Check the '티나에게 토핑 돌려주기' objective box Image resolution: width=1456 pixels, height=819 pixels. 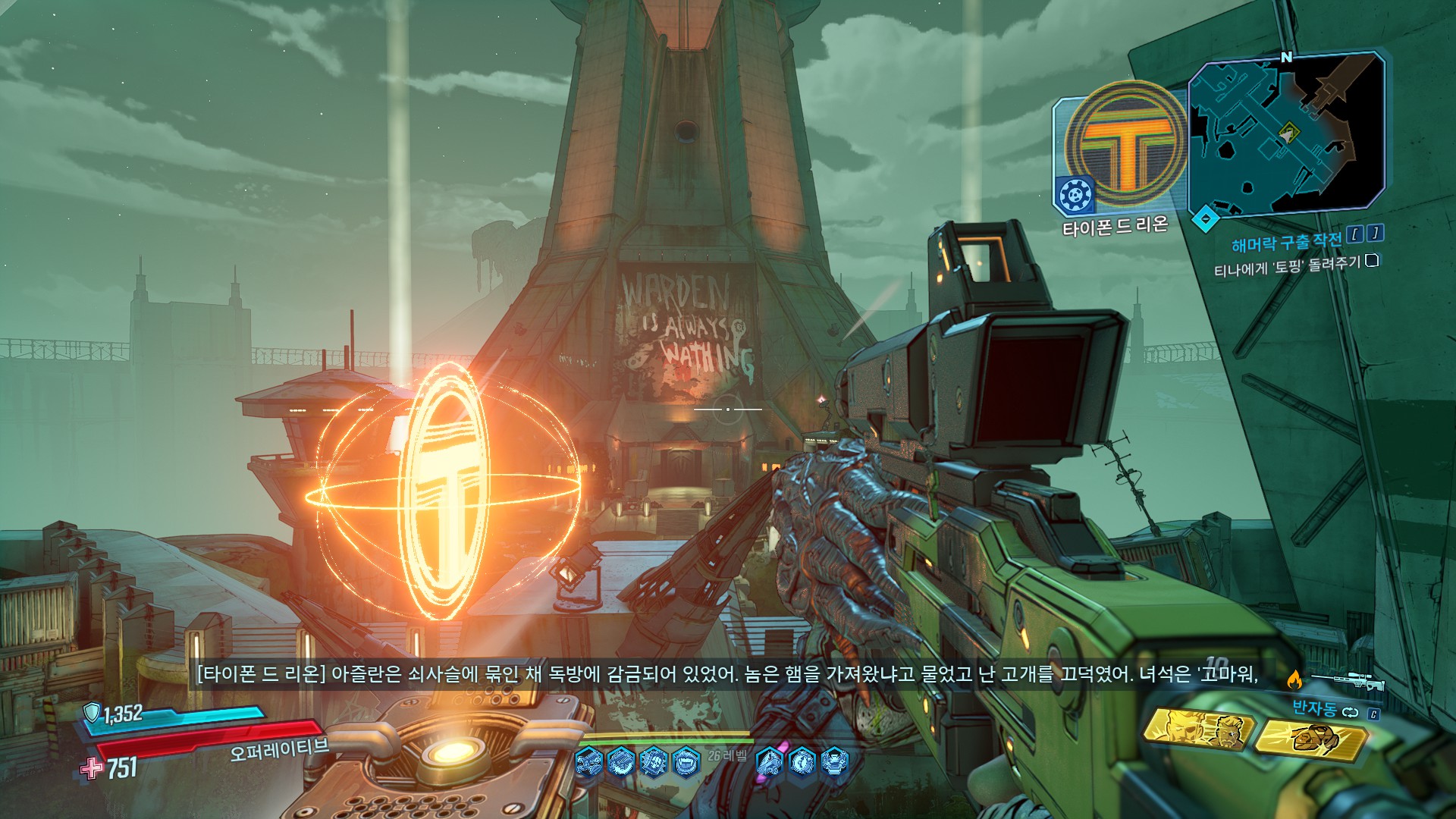[x=1371, y=261]
